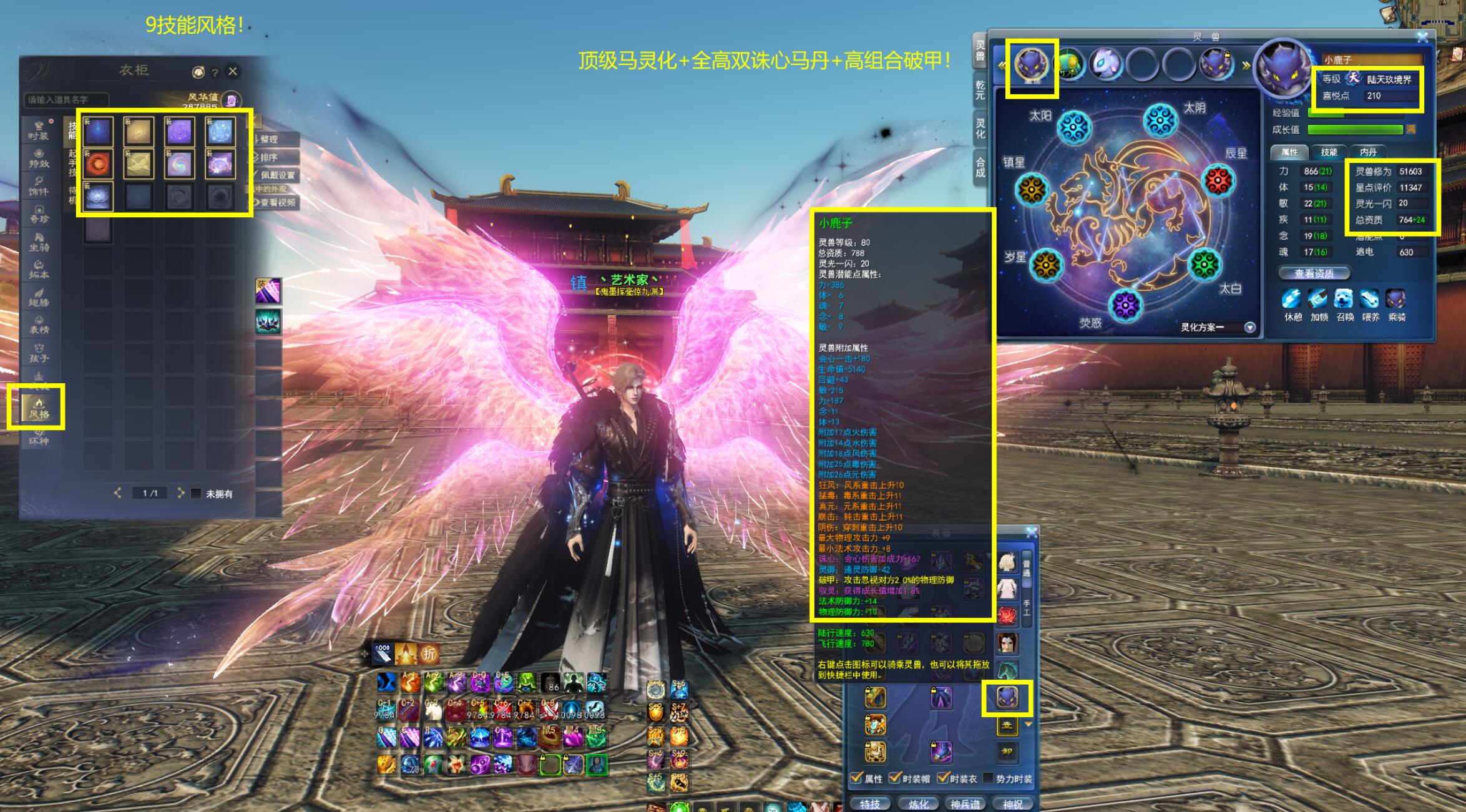This screenshot has height=812, width=1466.
Task: Close the 灵兽 spirit beast window
Action: tap(1422, 37)
